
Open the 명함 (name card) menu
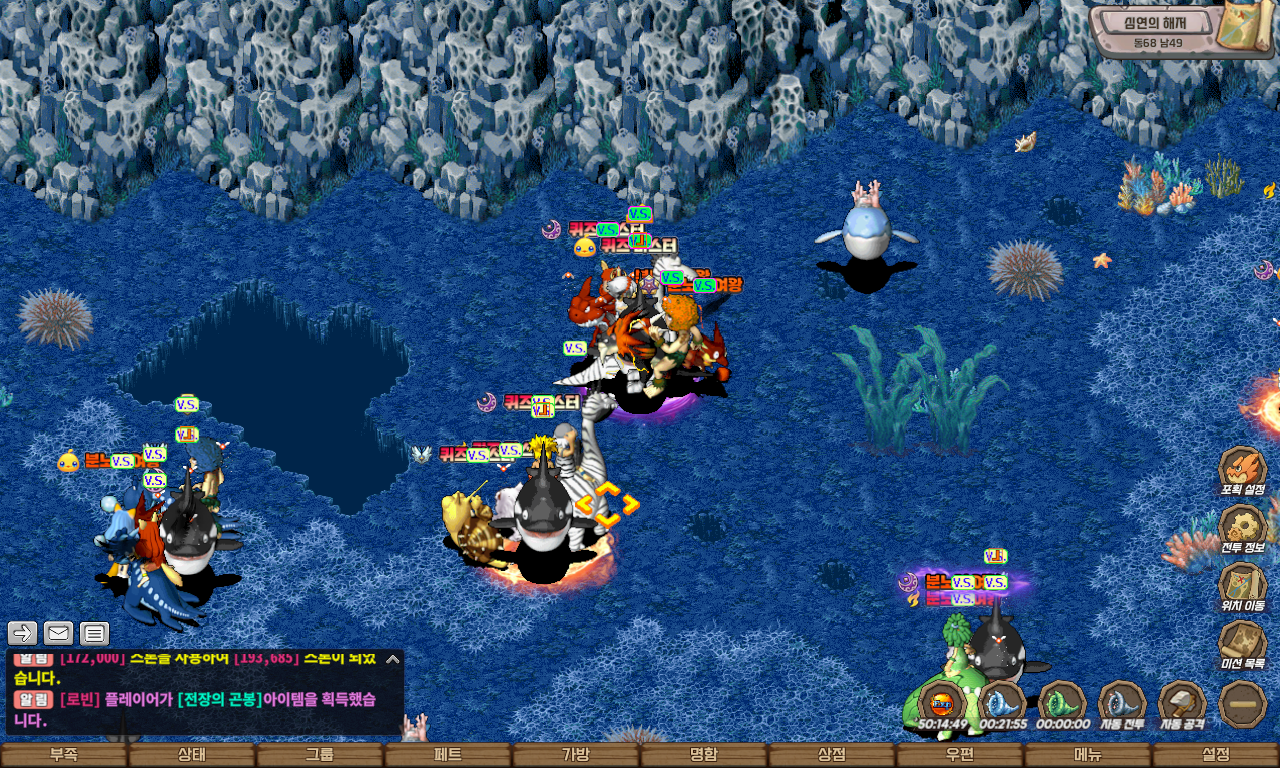[704, 755]
